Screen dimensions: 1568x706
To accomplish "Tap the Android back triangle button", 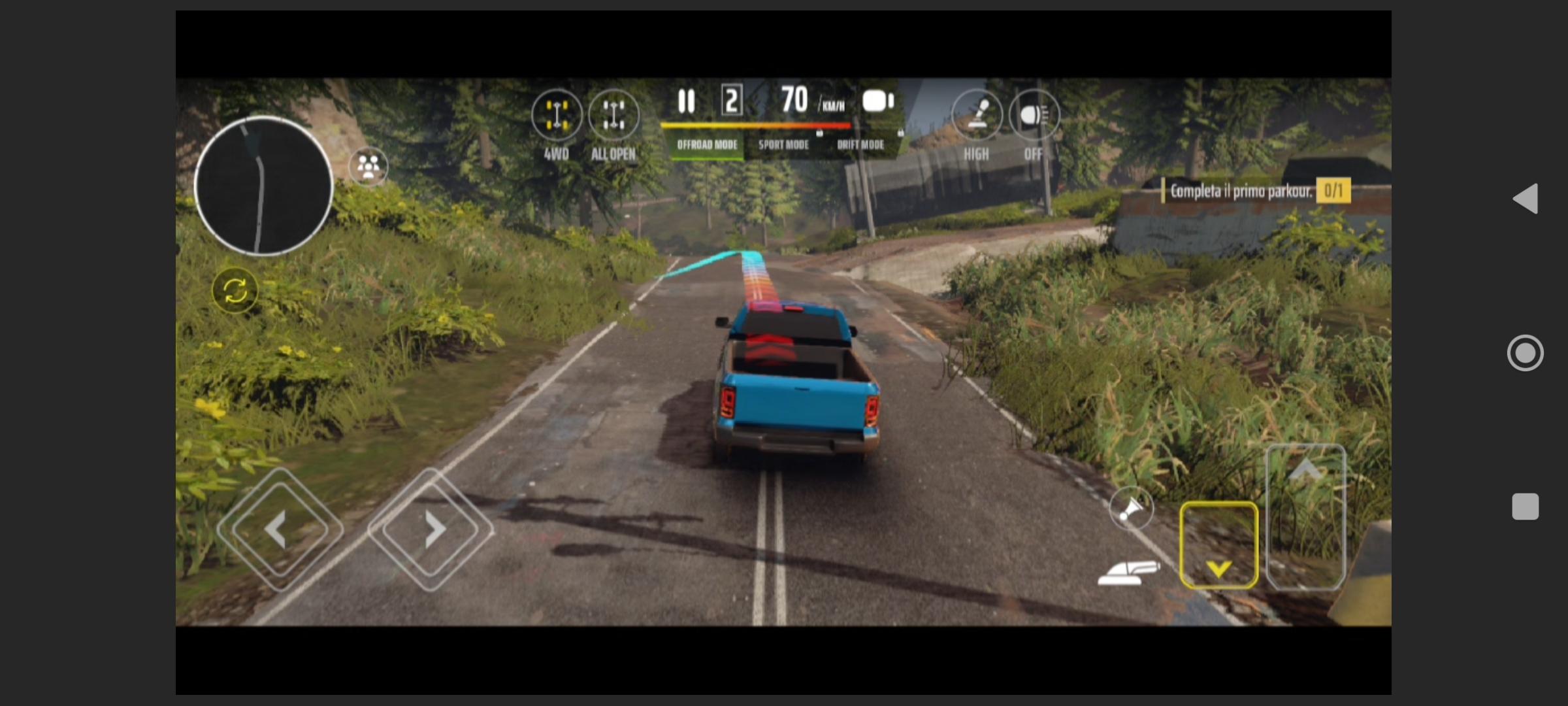I will point(1526,199).
